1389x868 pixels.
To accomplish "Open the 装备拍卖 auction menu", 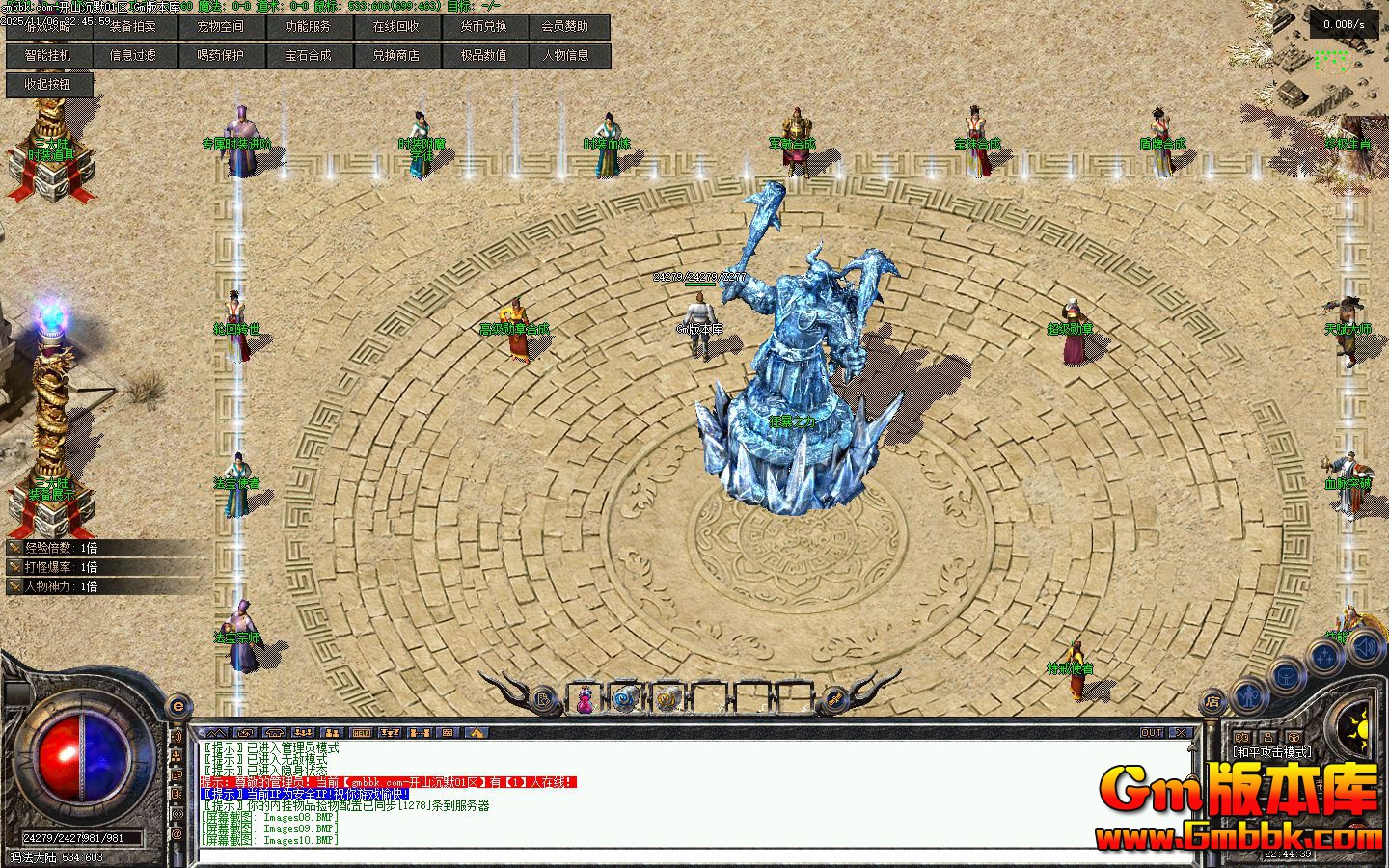I will pos(133,27).
